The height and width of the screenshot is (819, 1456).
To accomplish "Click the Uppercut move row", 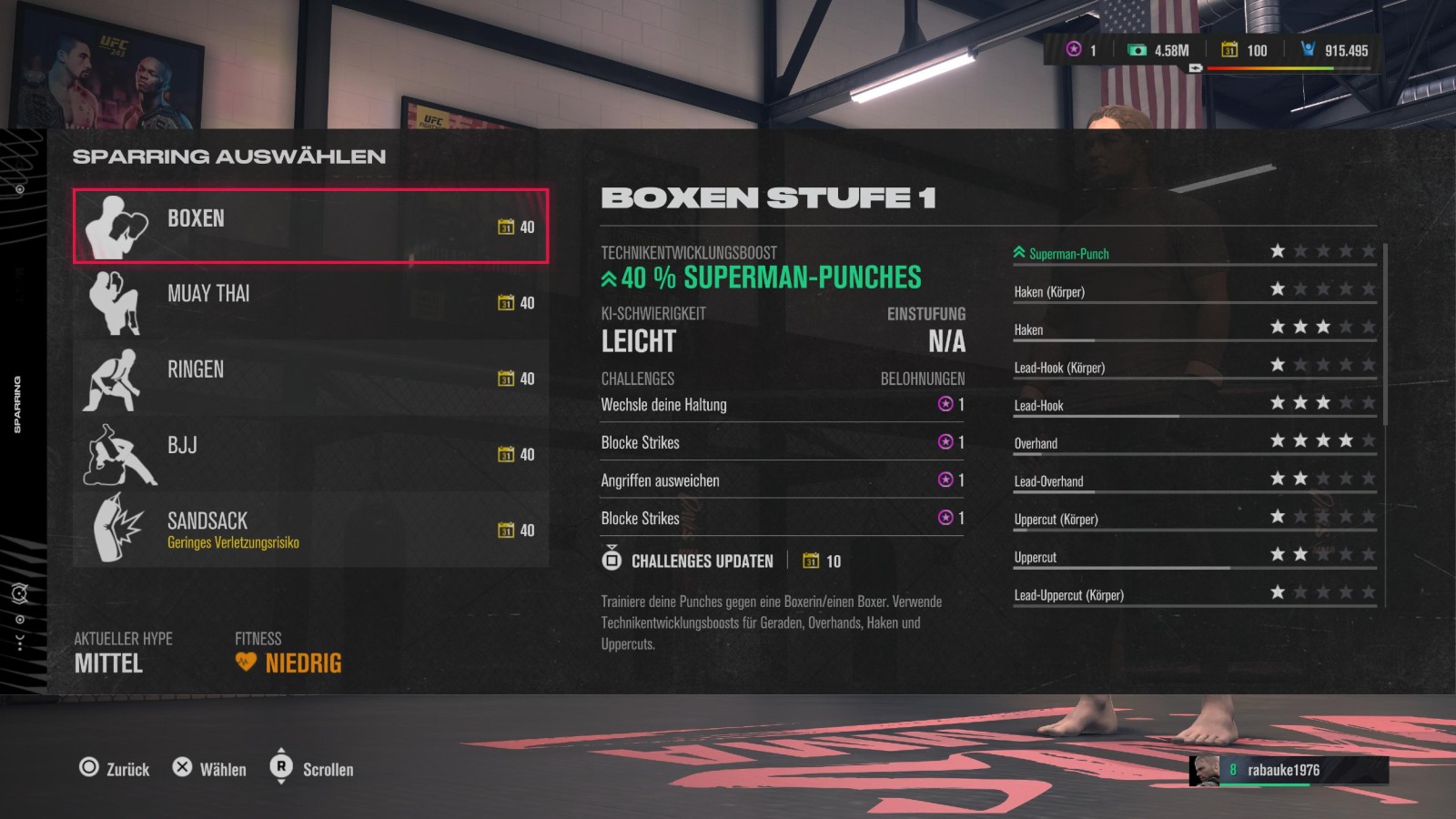I will (1194, 557).
